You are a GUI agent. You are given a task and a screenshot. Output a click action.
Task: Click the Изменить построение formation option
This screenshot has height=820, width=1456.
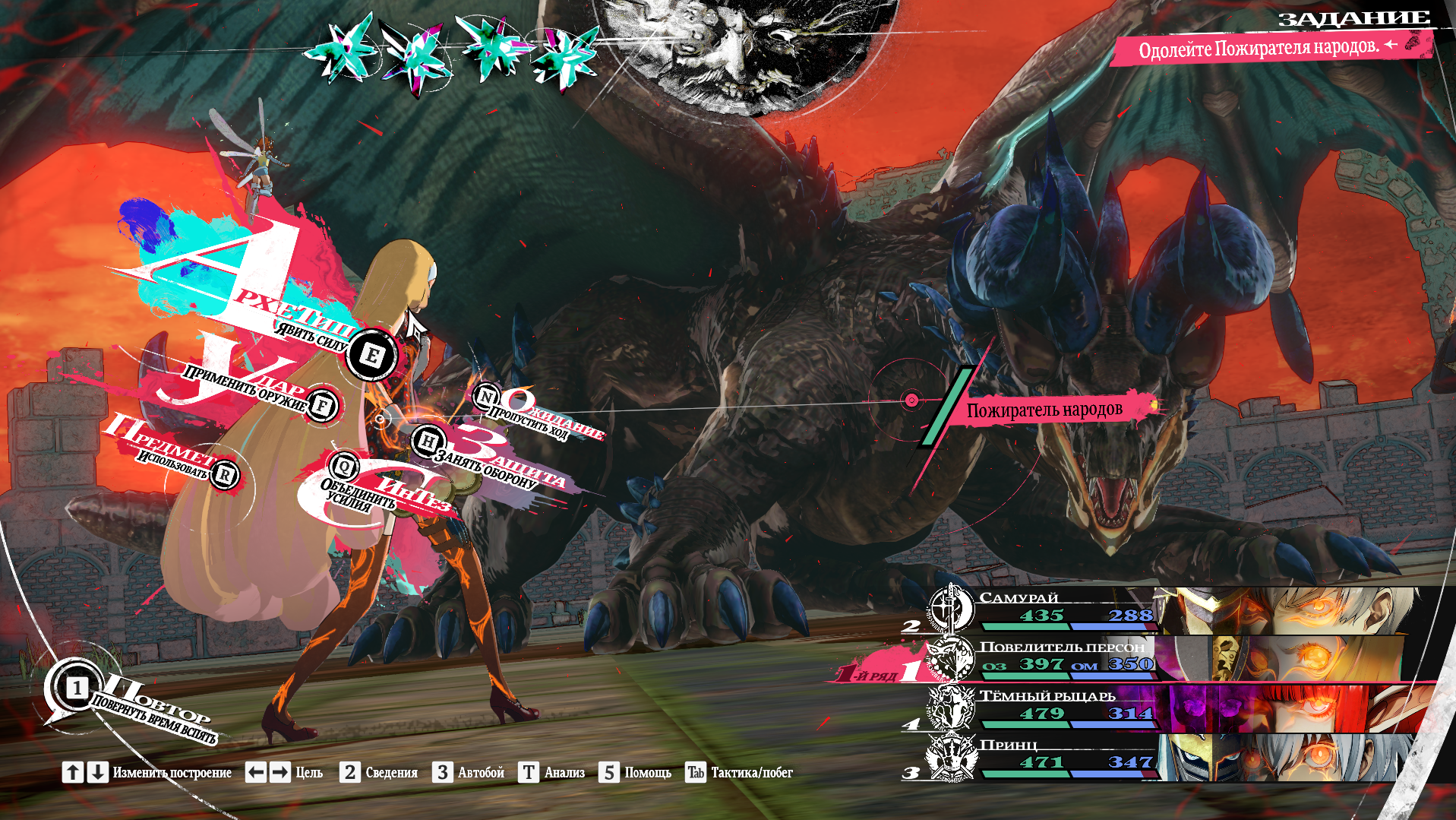147,773
